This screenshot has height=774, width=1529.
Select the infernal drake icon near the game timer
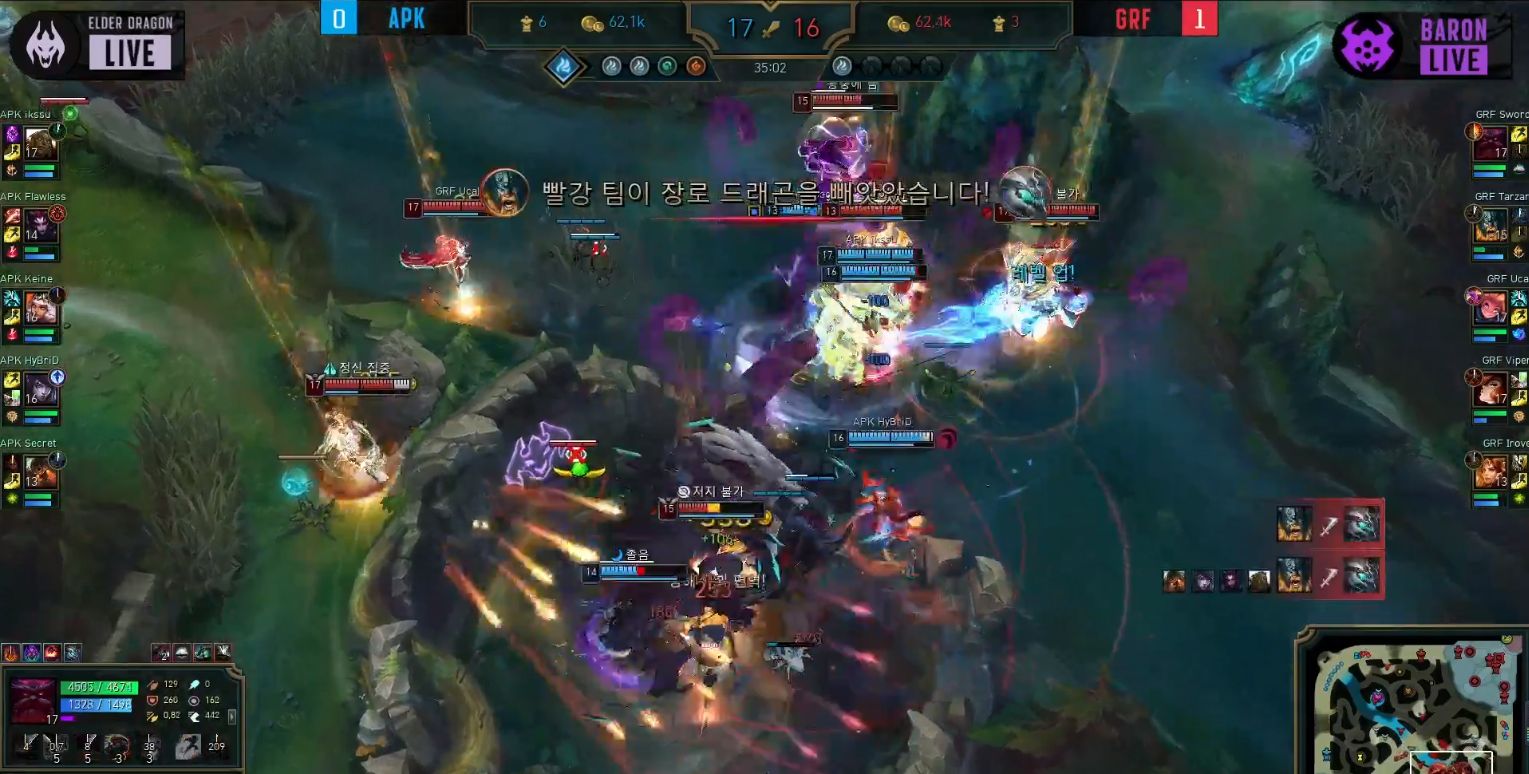pos(695,66)
